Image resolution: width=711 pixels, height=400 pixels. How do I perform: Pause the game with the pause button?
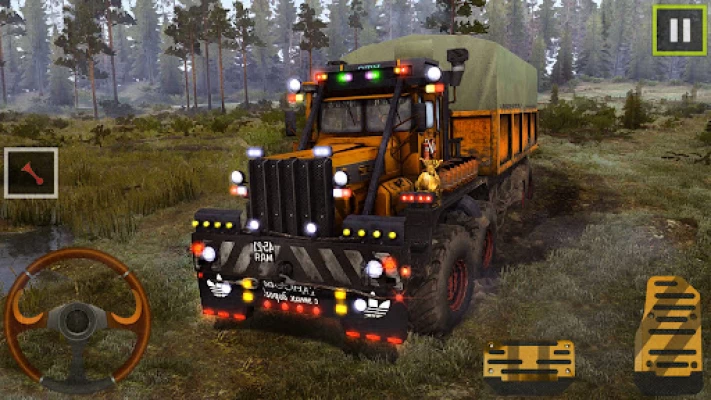[x=679, y=30]
